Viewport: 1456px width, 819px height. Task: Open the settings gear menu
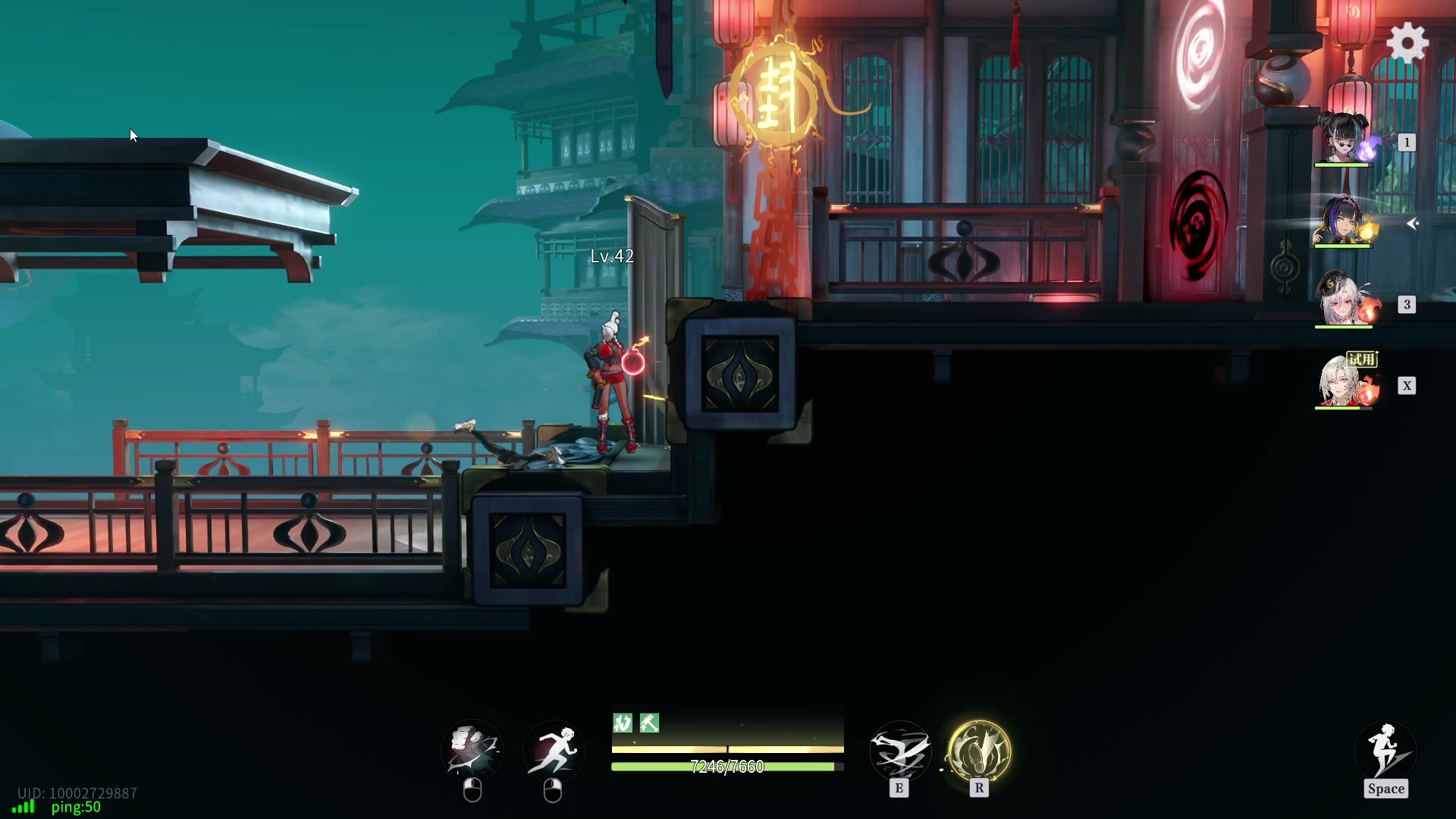coord(1407,42)
